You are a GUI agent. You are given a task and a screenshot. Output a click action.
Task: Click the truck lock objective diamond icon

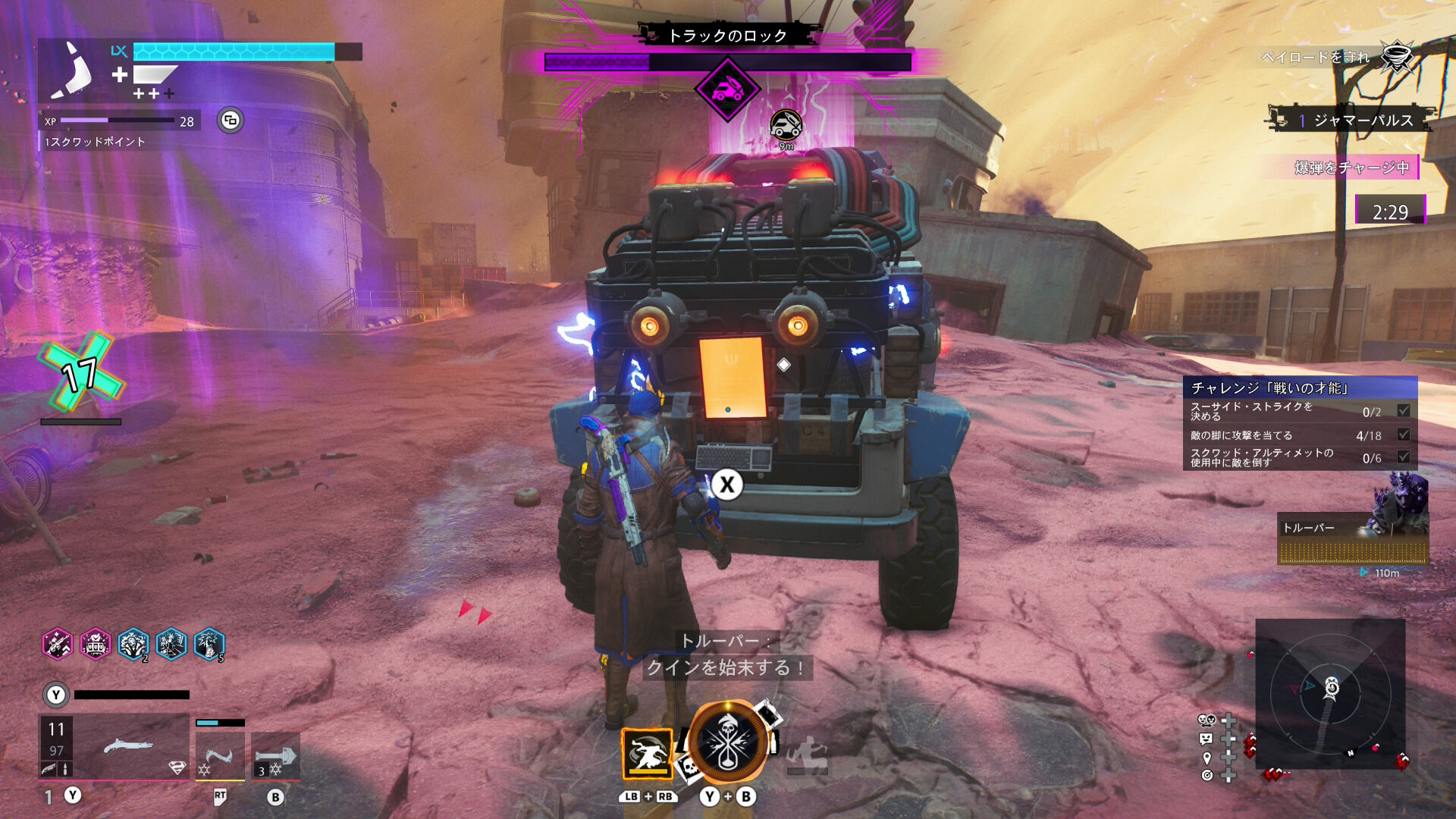(727, 89)
